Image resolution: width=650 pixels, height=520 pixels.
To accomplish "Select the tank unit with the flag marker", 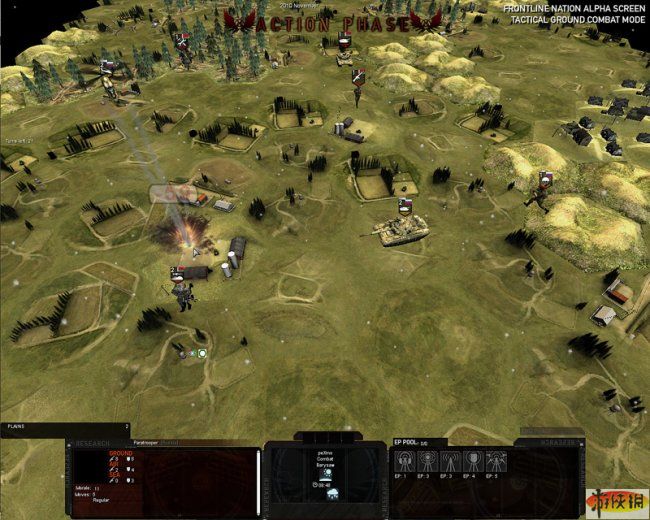I will pyautogui.click(x=400, y=229).
